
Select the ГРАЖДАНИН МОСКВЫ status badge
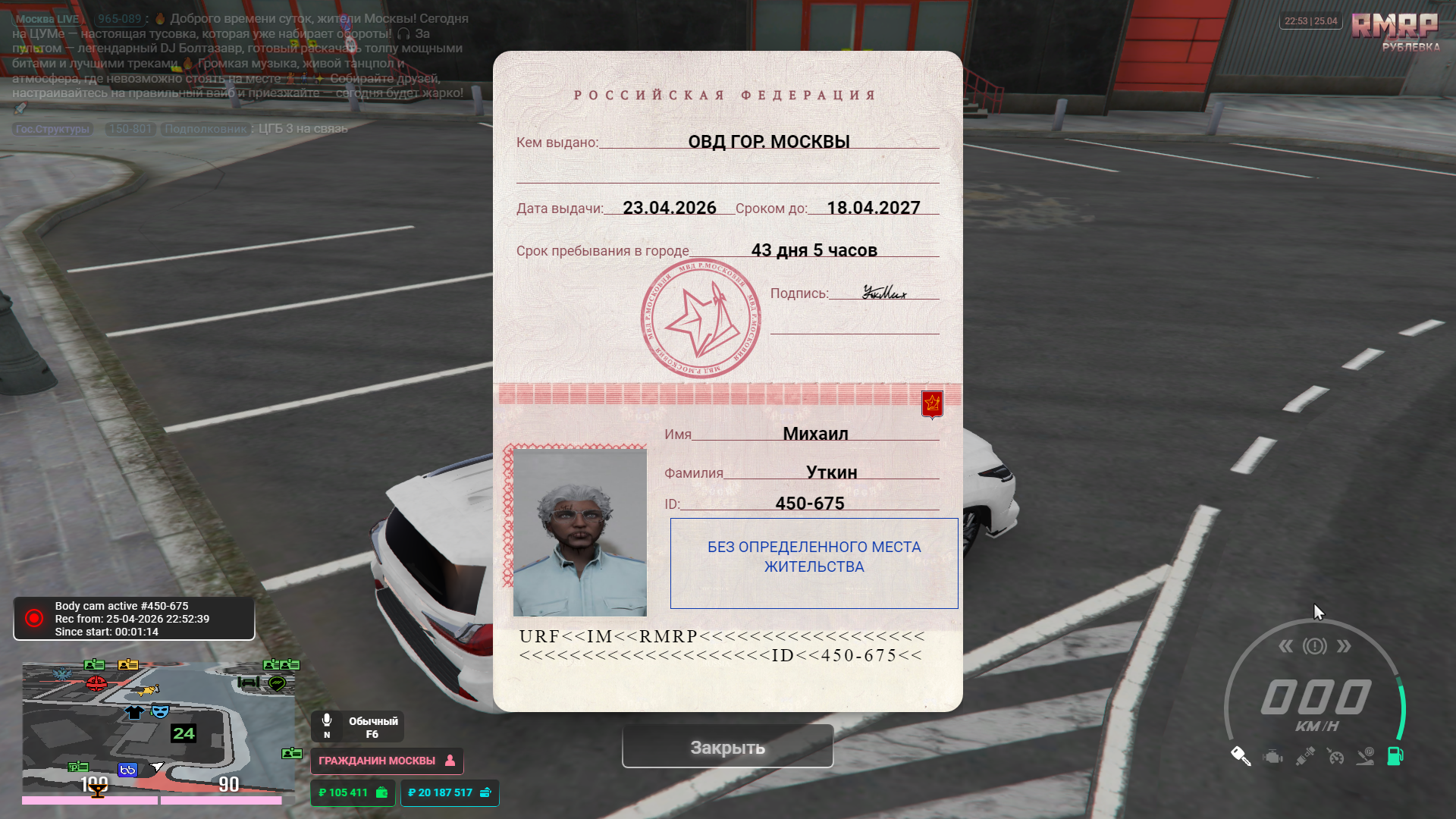[386, 761]
